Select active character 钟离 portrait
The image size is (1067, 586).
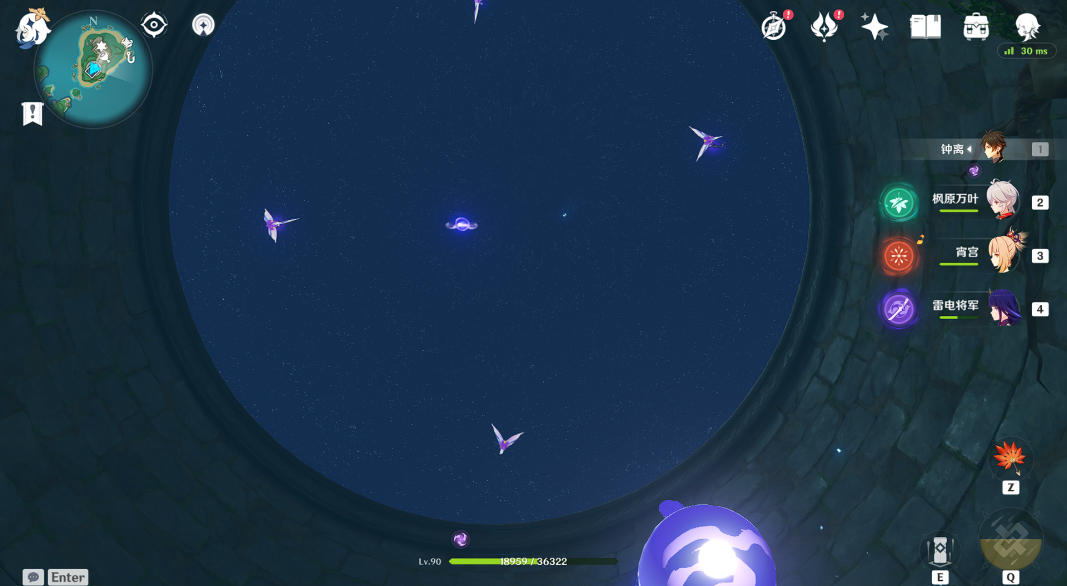click(x=993, y=148)
